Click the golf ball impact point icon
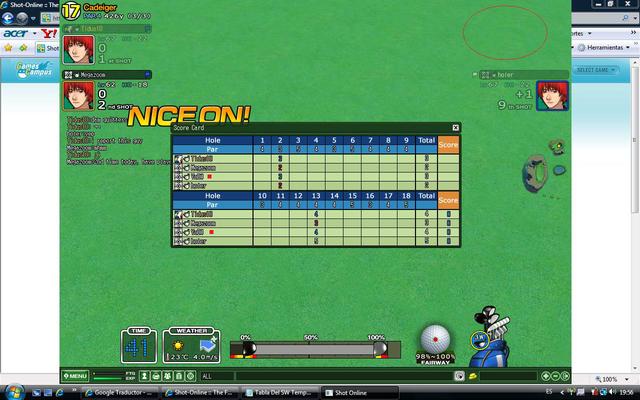640x400 pixels. [x=435, y=338]
